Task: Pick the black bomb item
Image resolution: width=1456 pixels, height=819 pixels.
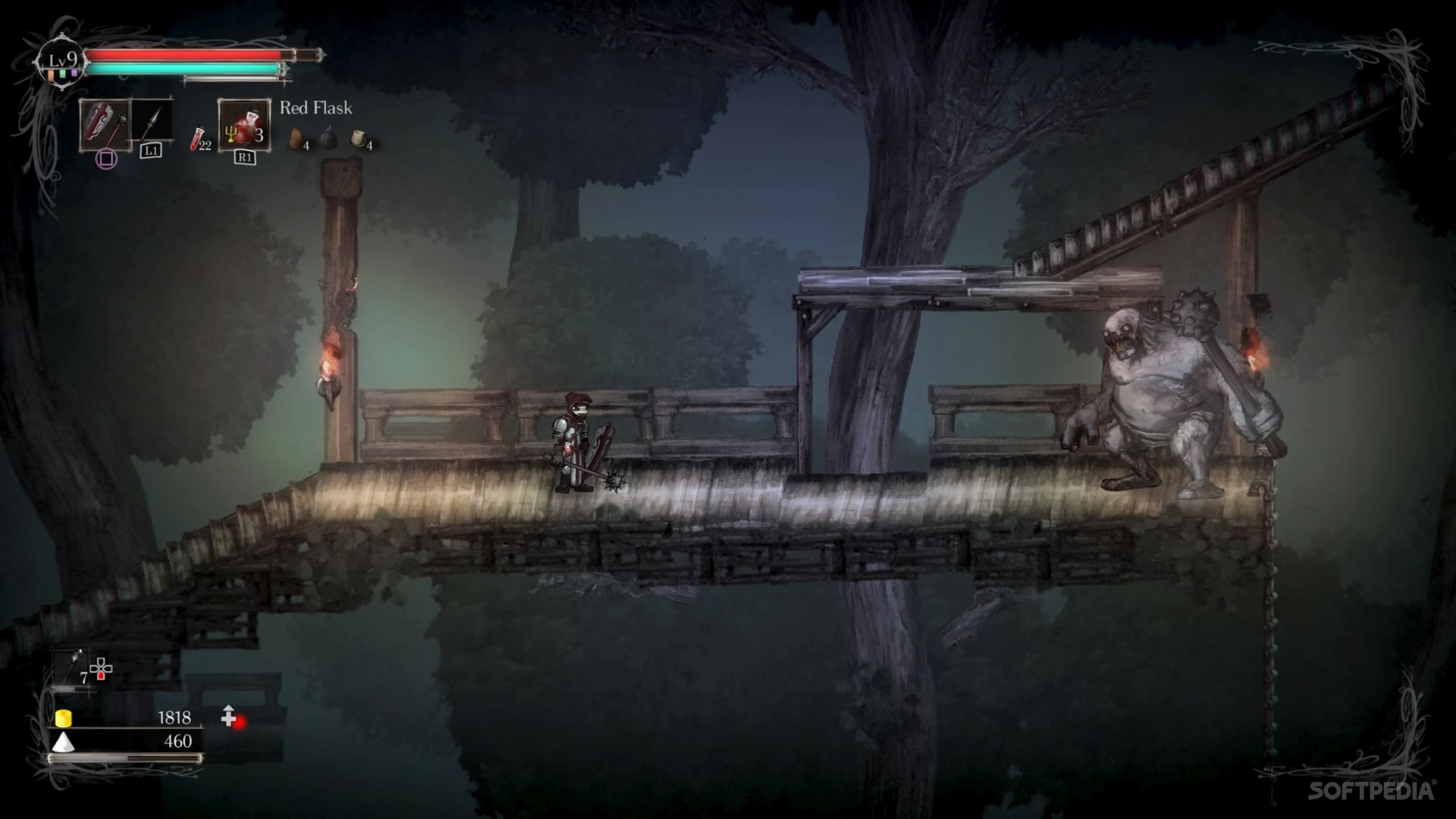Action: point(328,138)
